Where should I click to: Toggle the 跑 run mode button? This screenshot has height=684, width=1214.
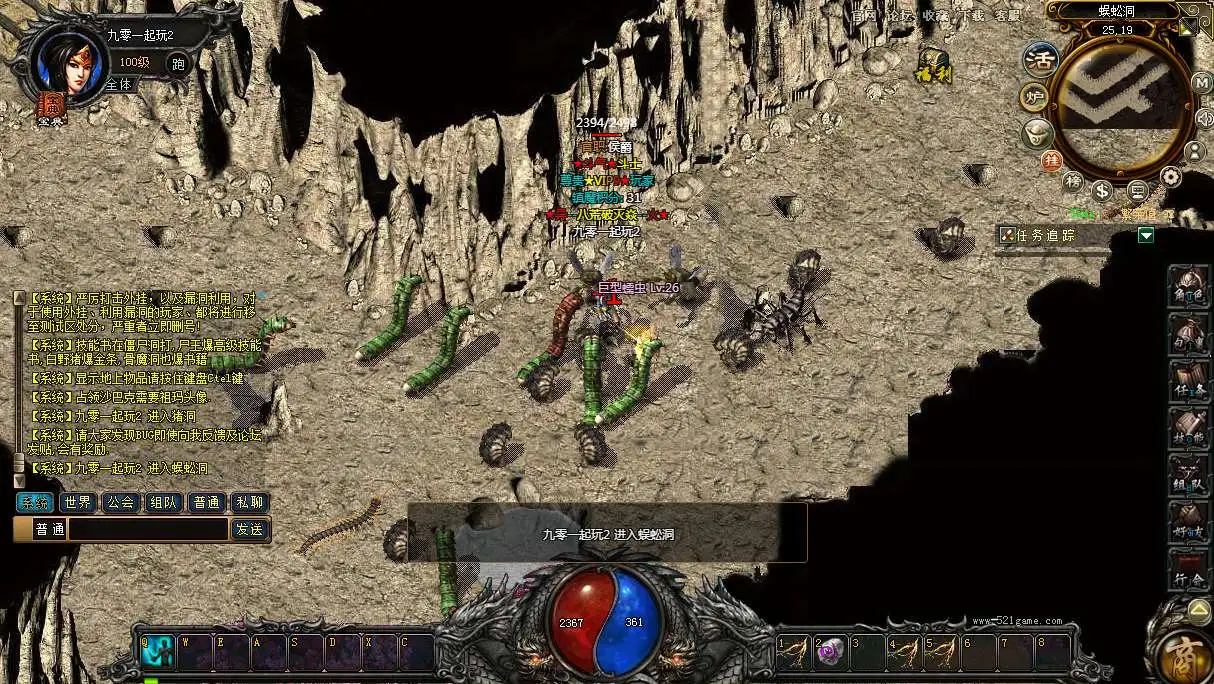coord(178,63)
